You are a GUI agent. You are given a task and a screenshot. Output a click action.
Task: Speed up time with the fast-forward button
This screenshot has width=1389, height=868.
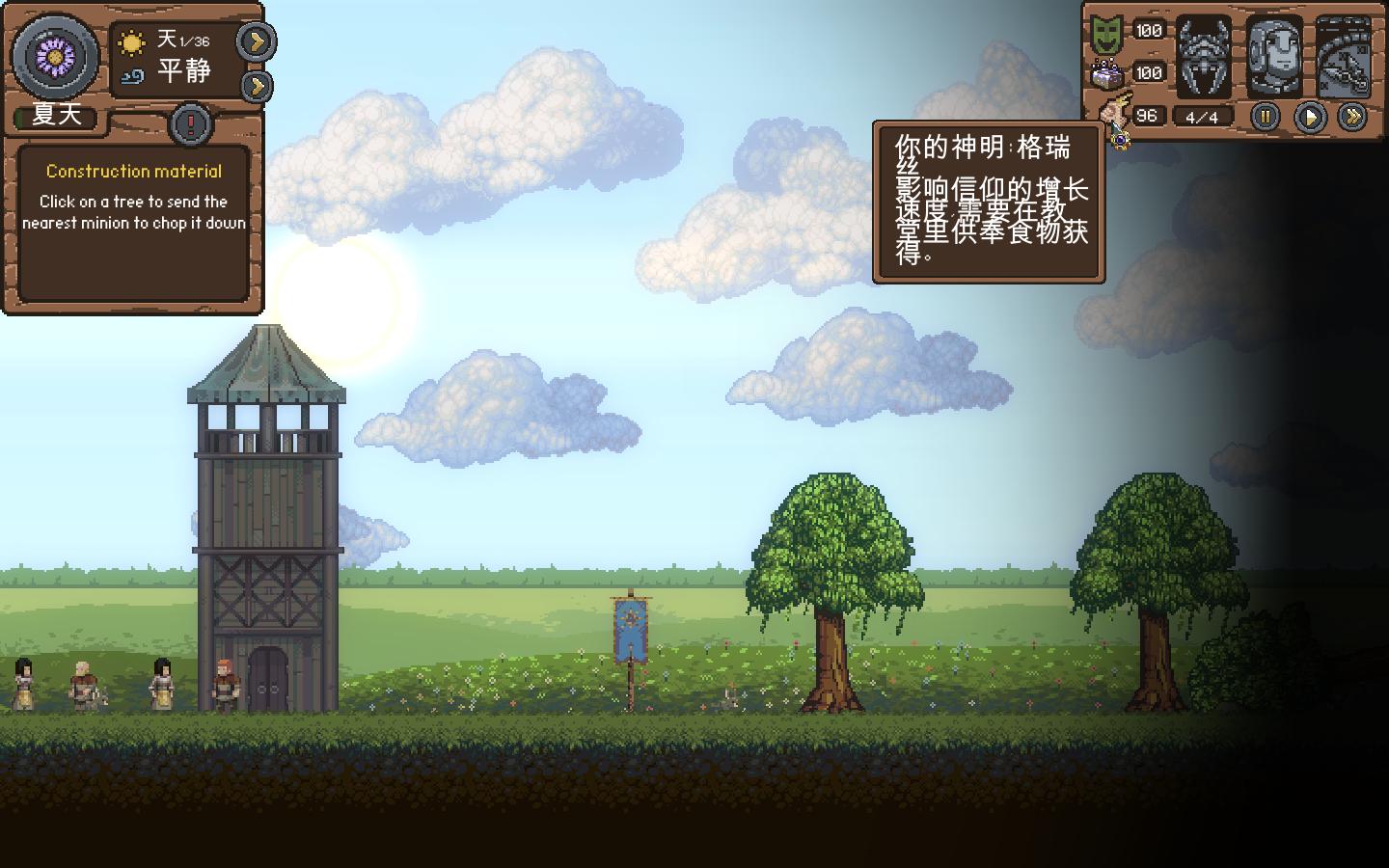(1353, 117)
